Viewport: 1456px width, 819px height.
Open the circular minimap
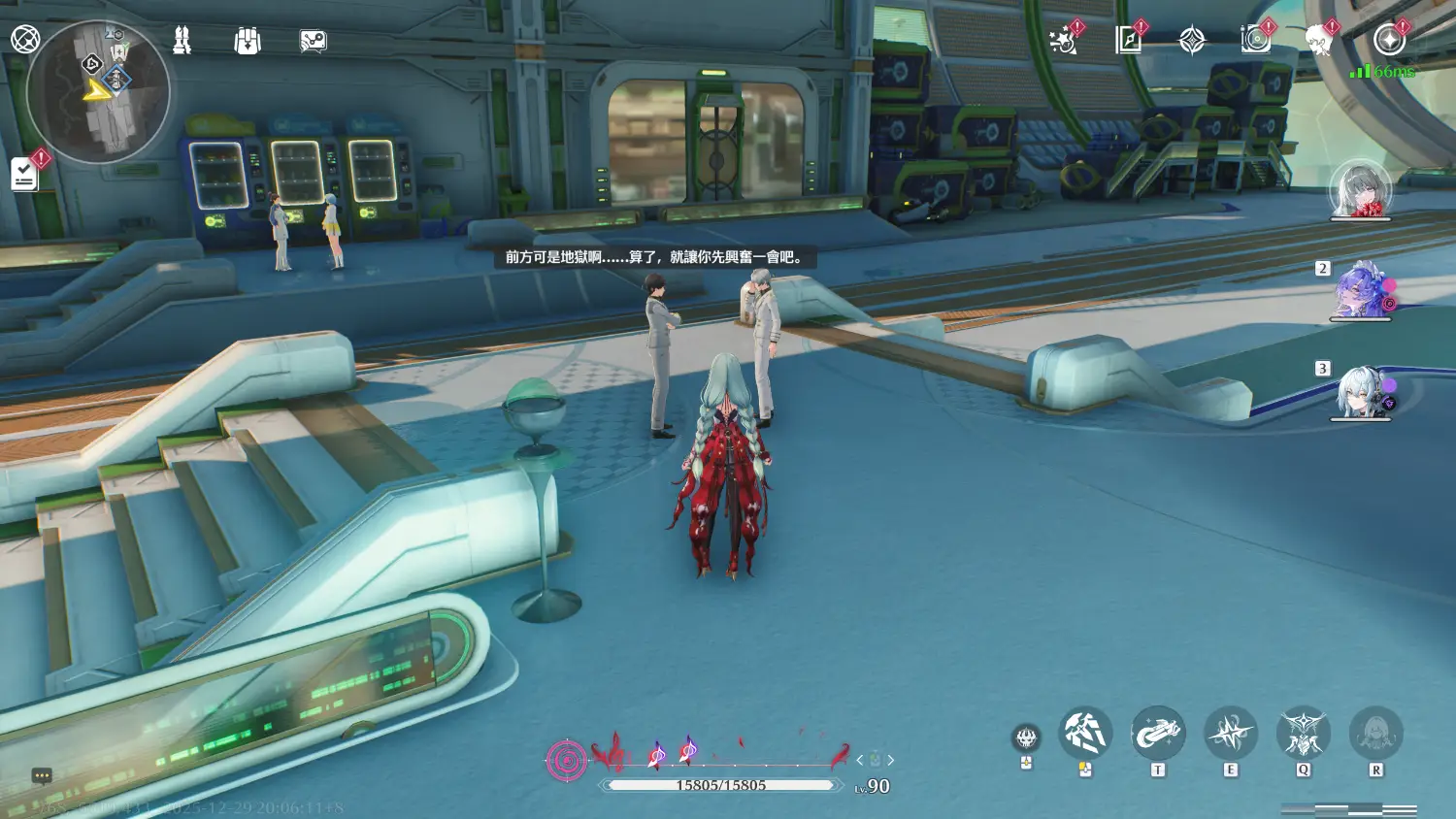pos(99,92)
